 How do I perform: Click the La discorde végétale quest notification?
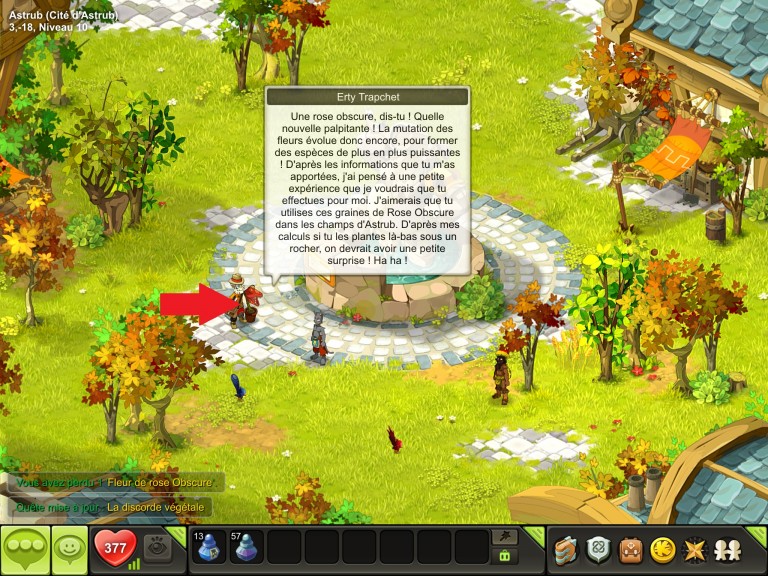(155, 507)
